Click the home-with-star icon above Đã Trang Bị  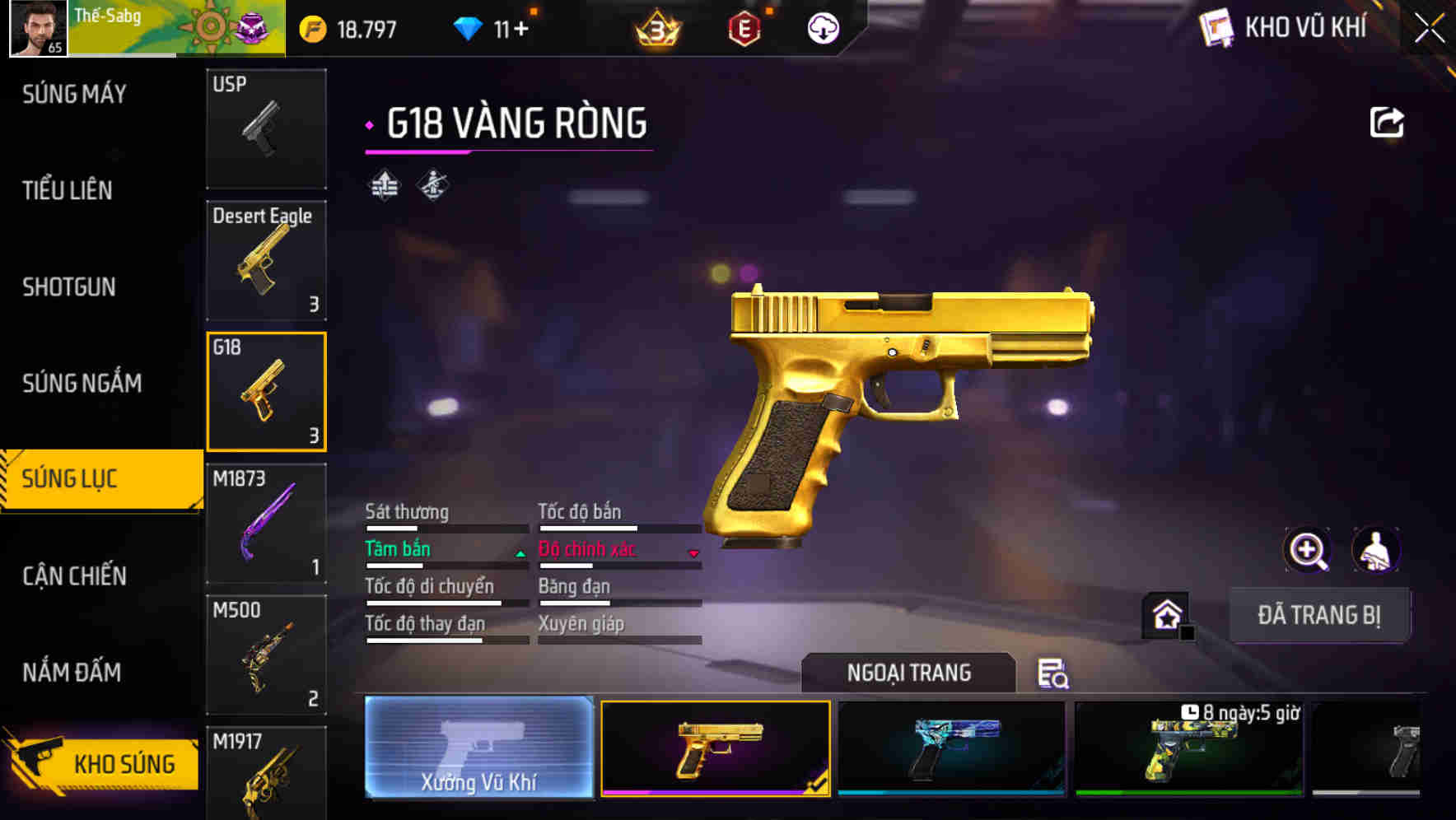[x=1167, y=613]
